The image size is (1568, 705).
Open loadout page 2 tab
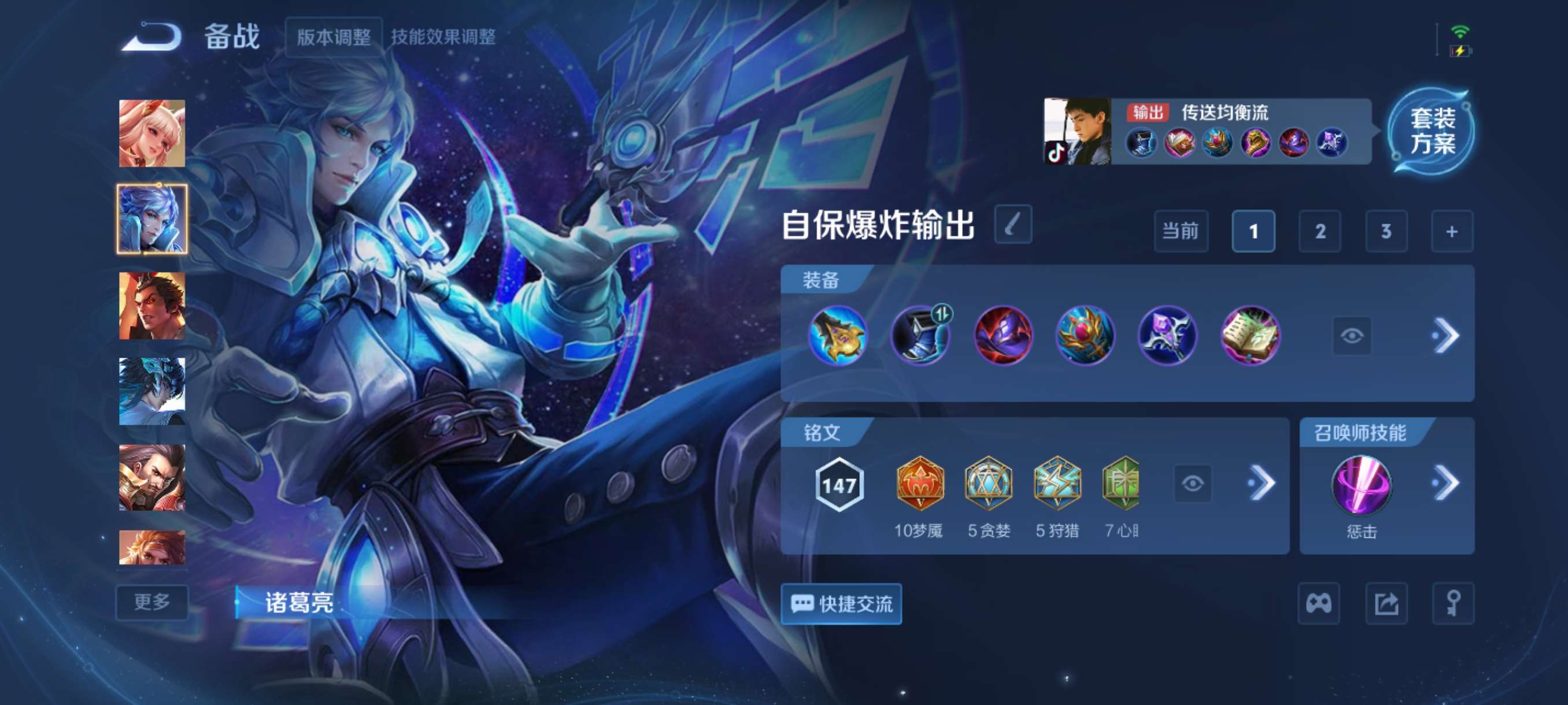pos(1321,232)
